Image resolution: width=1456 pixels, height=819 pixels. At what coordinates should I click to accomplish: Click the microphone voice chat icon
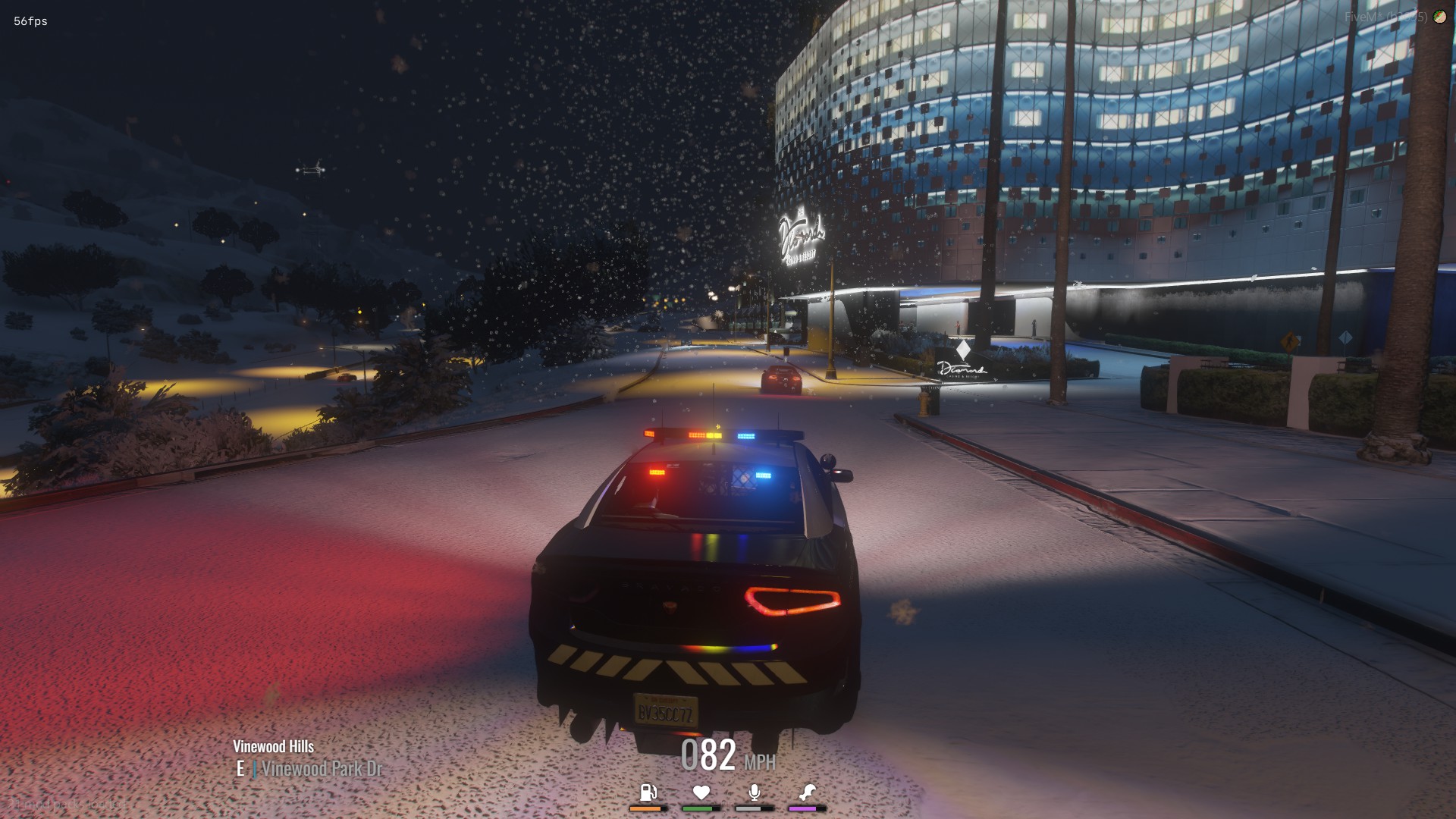click(x=755, y=792)
